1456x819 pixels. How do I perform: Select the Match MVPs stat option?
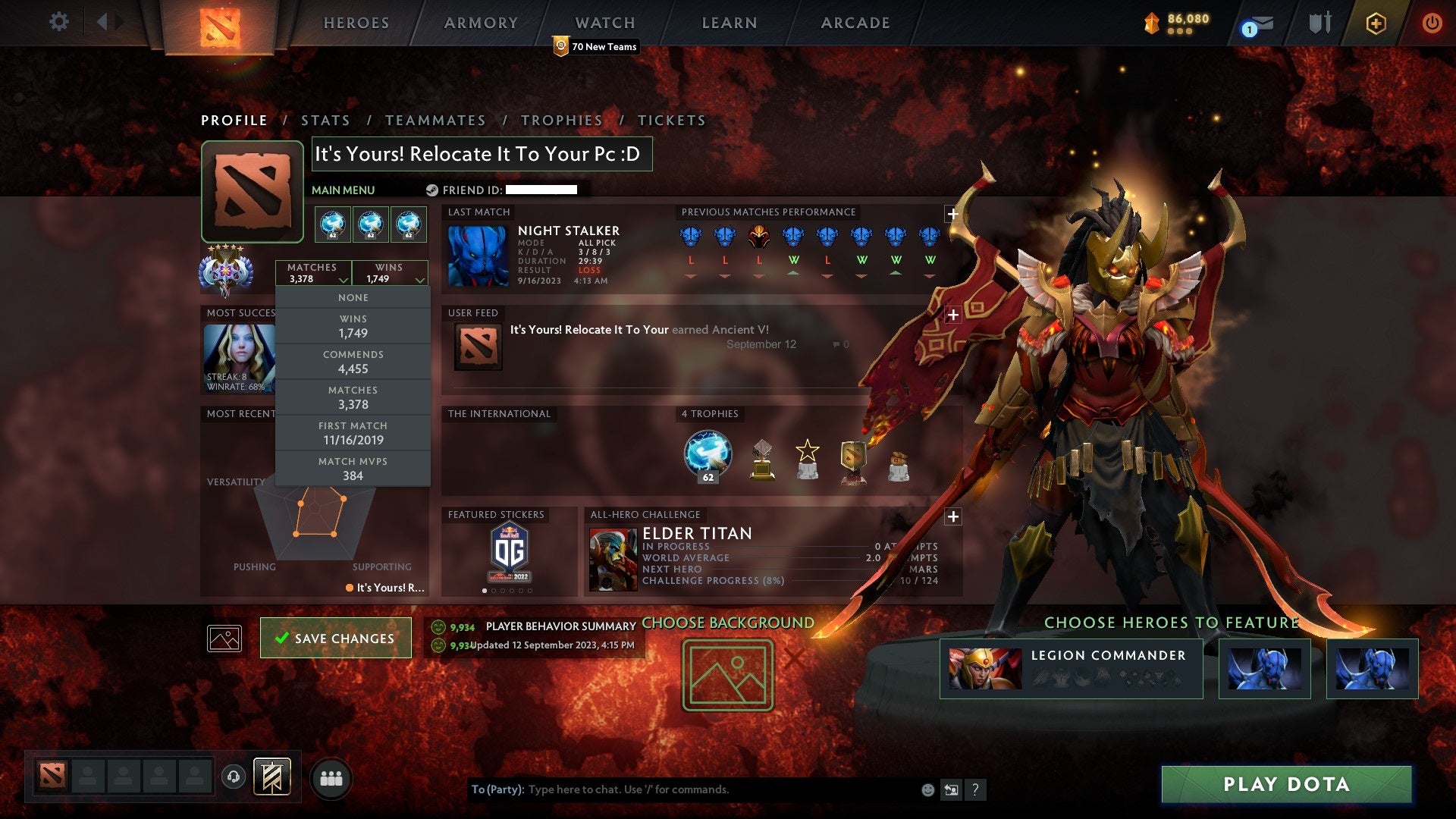click(353, 469)
